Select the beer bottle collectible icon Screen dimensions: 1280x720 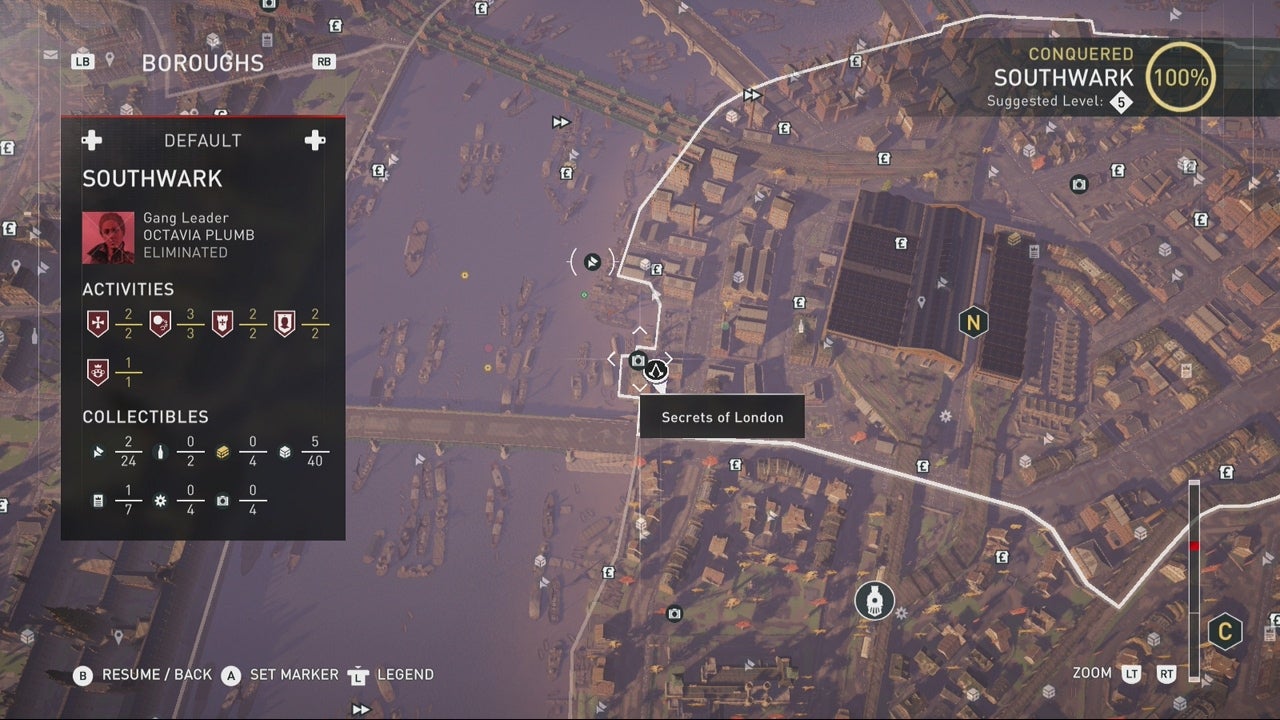coord(160,452)
